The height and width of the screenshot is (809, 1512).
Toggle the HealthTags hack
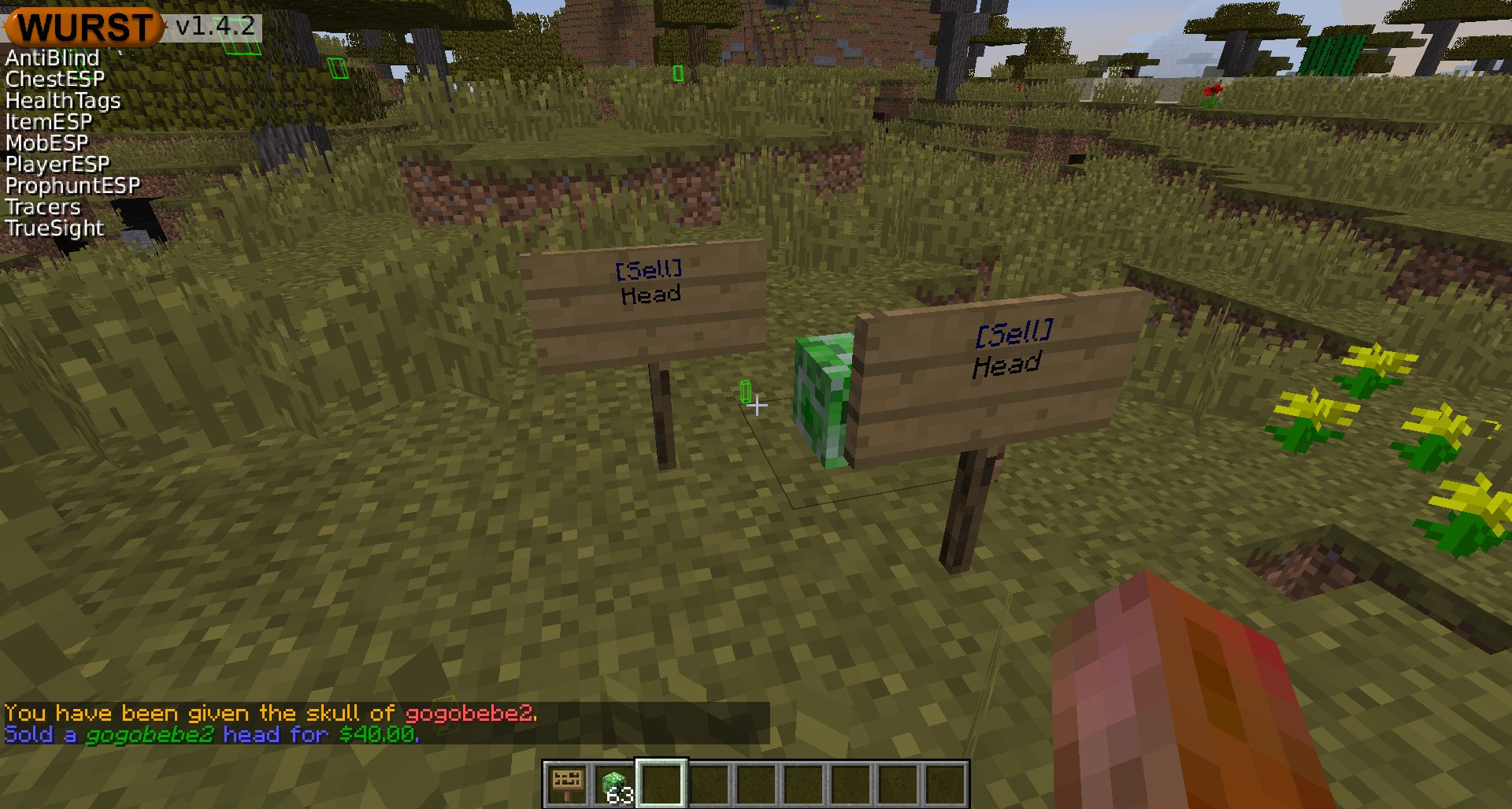[62, 100]
